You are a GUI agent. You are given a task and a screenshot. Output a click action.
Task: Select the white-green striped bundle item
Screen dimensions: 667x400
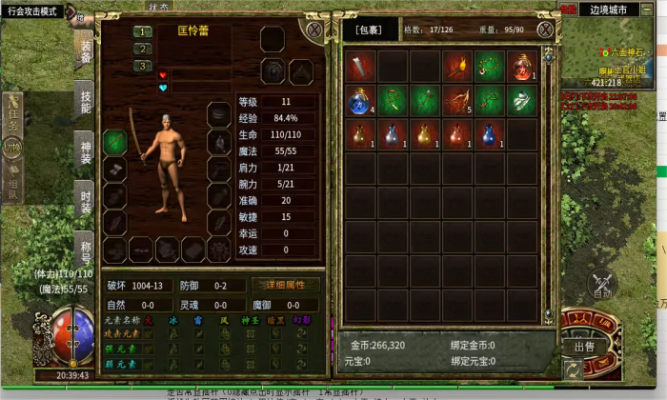point(521,100)
